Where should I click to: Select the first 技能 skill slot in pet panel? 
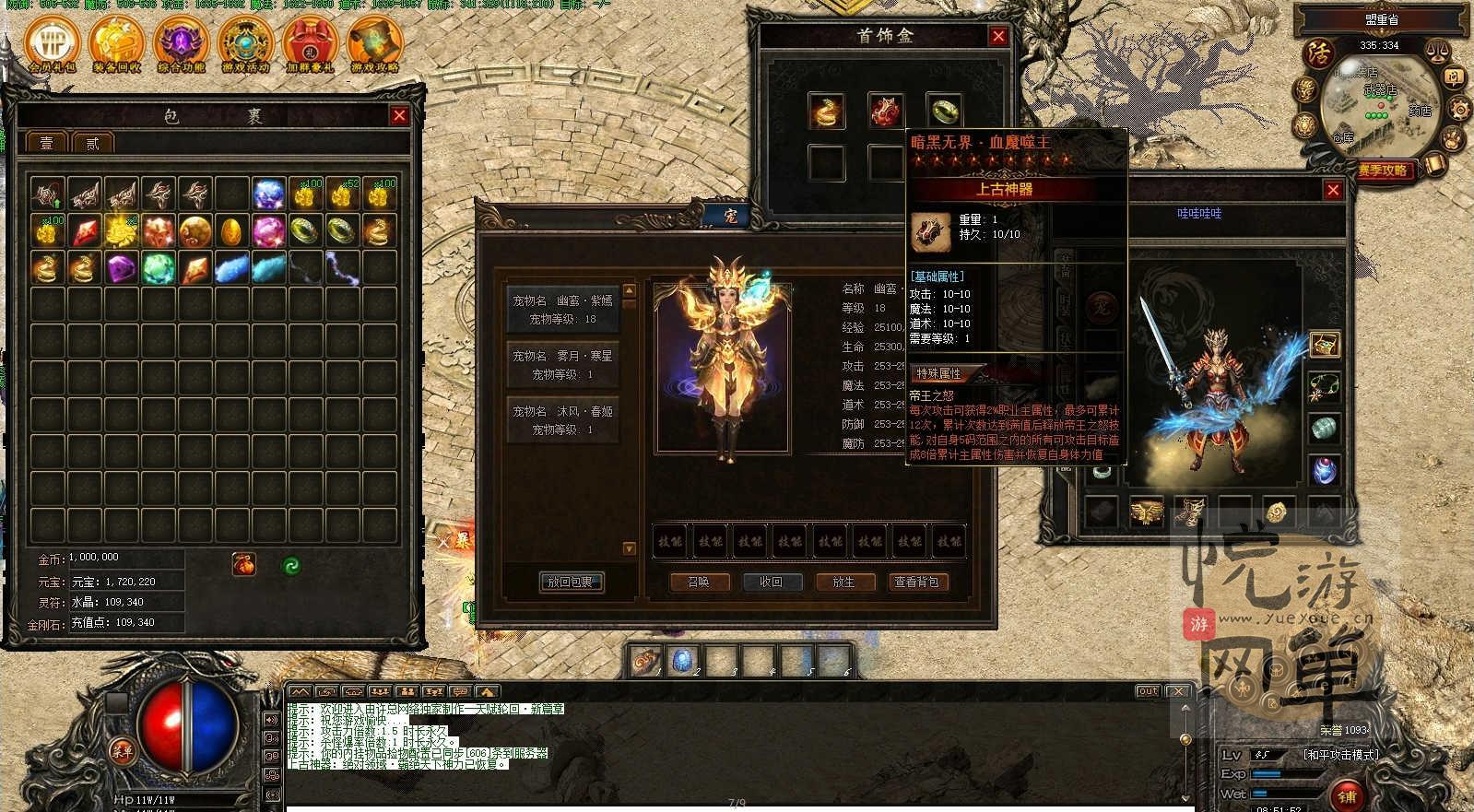[670, 541]
